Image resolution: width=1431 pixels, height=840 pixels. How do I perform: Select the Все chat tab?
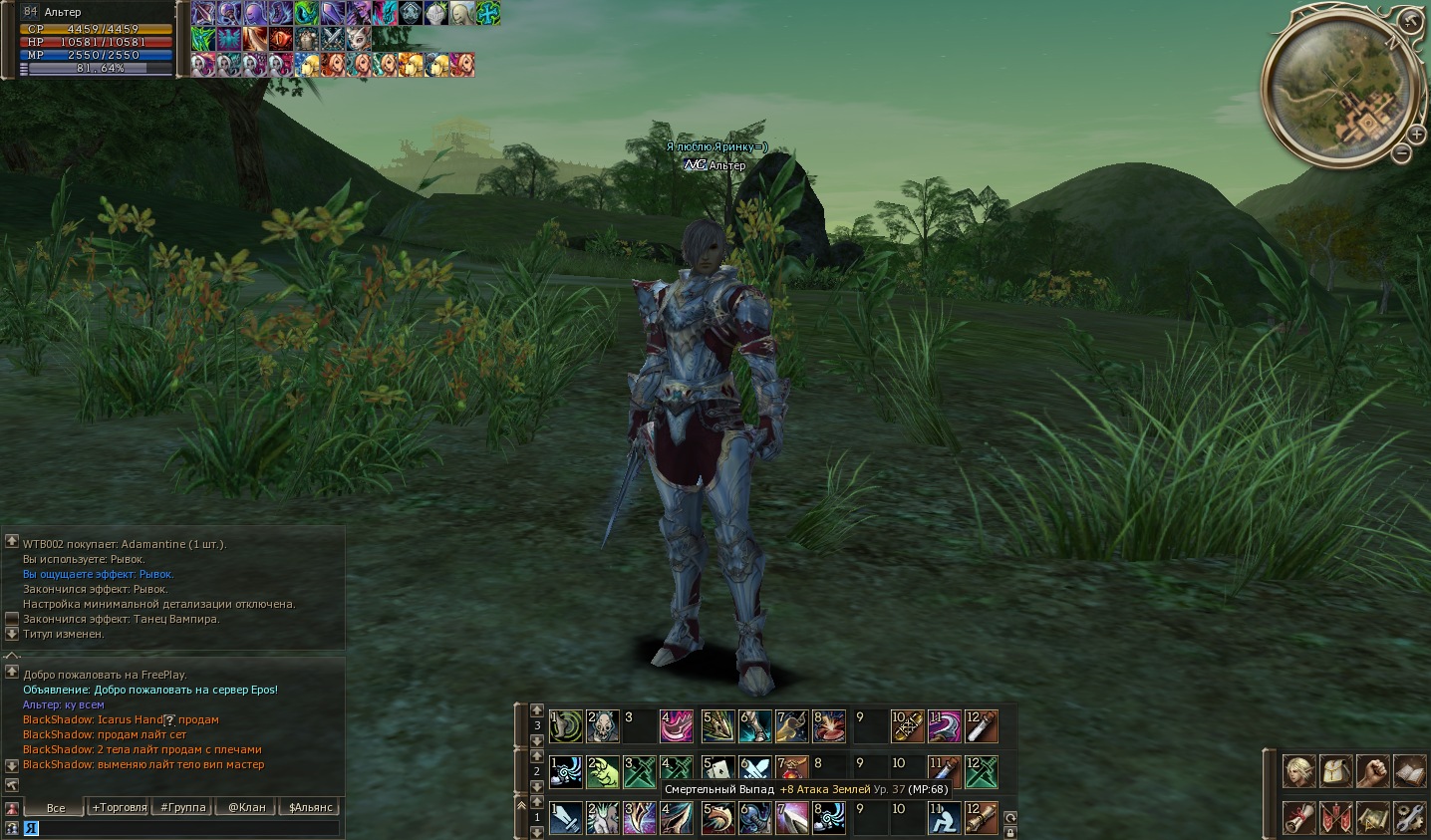56,807
